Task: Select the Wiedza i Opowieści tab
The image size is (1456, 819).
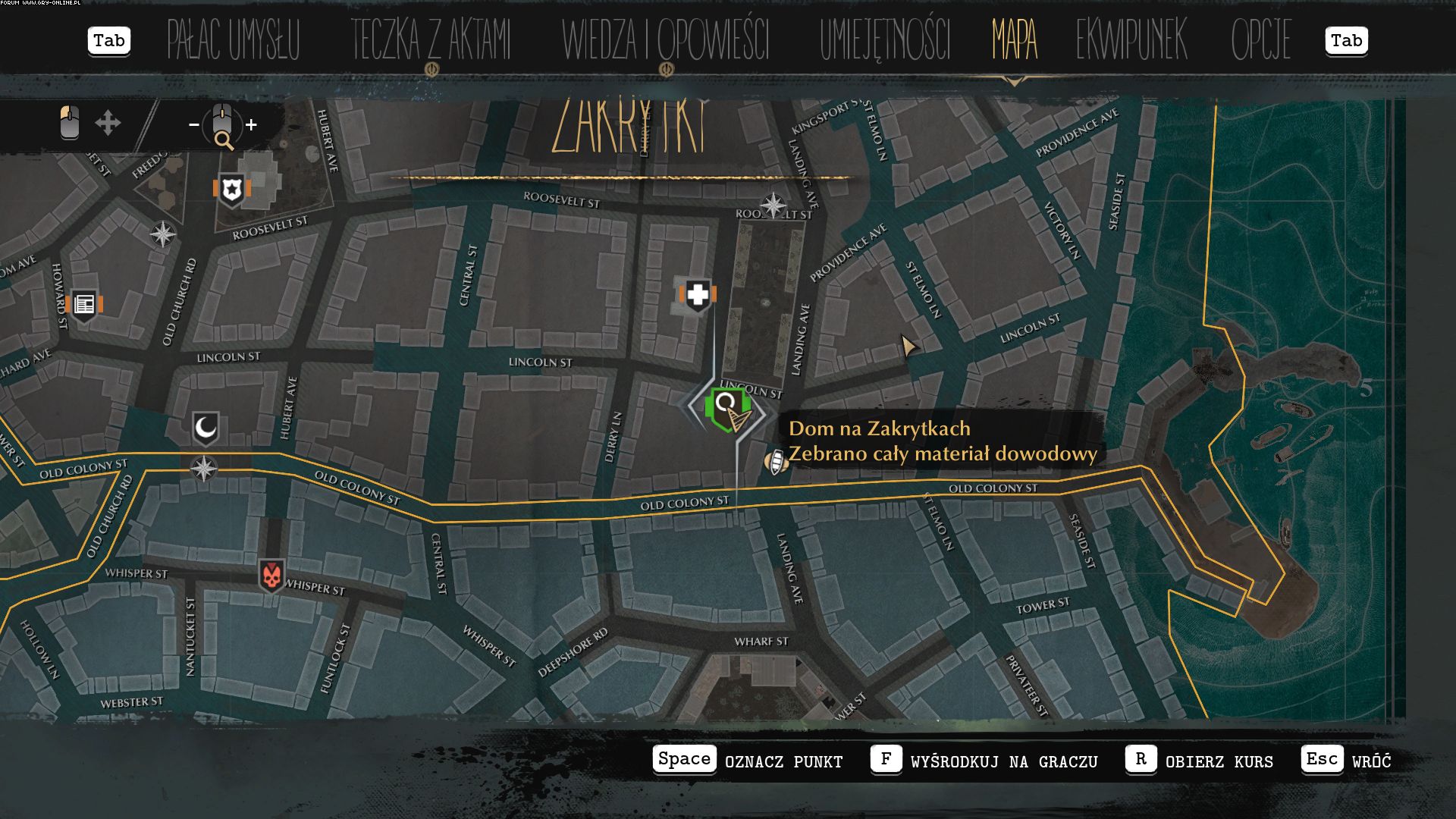Action: (x=665, y=40)
